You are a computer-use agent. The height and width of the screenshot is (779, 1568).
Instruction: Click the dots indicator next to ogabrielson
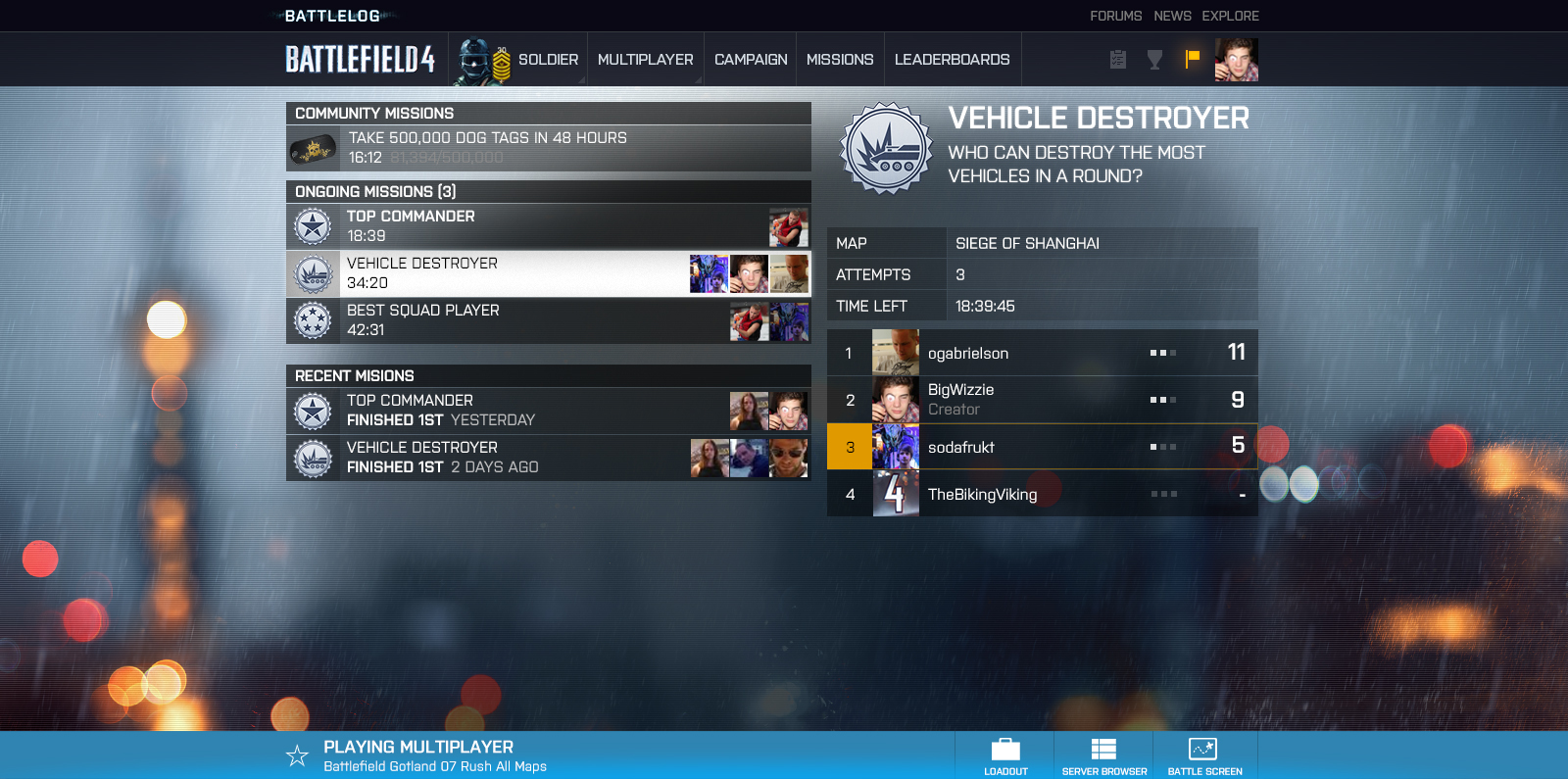click(x=1163, y=353)
